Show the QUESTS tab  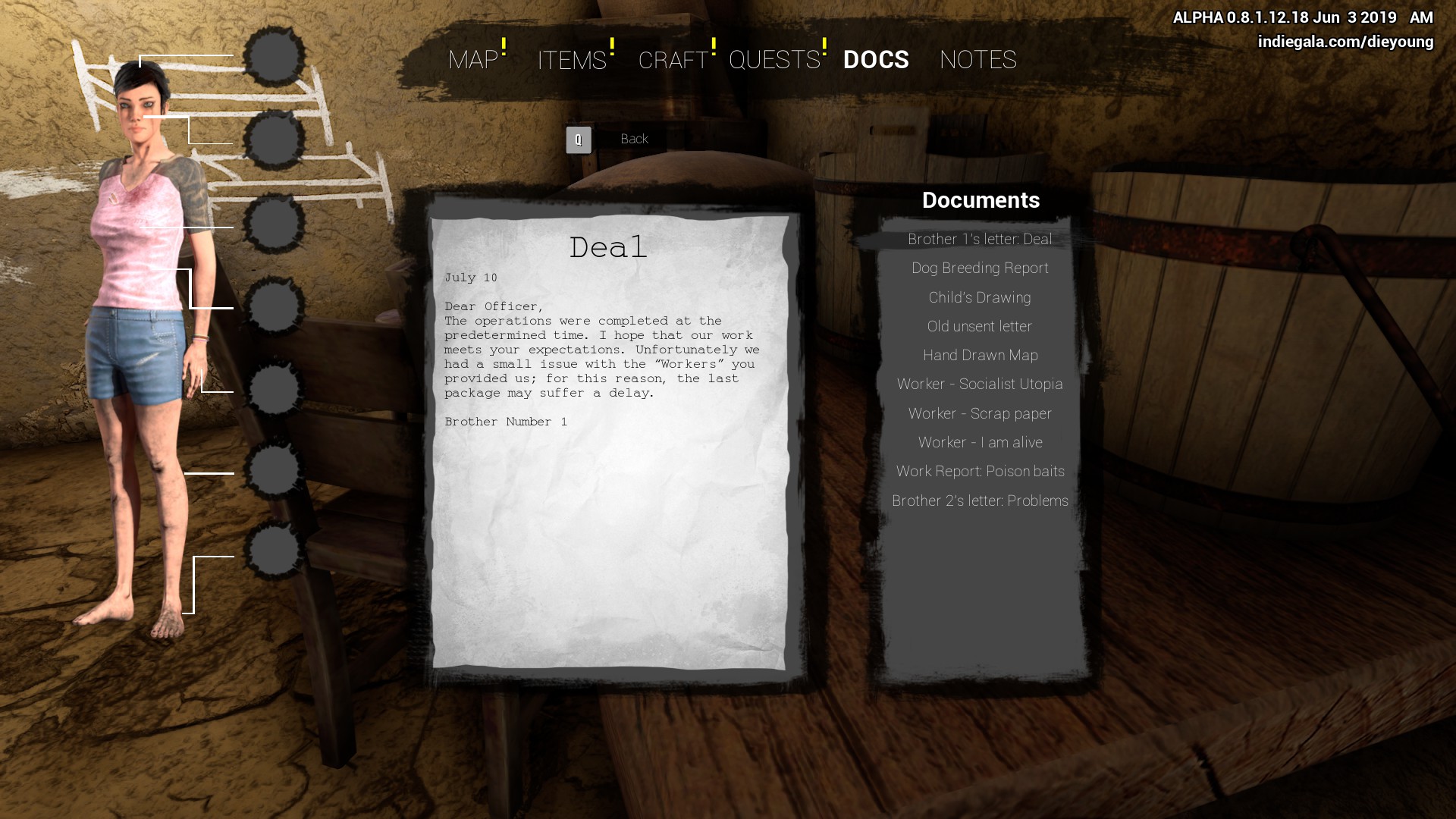[774, 60]
